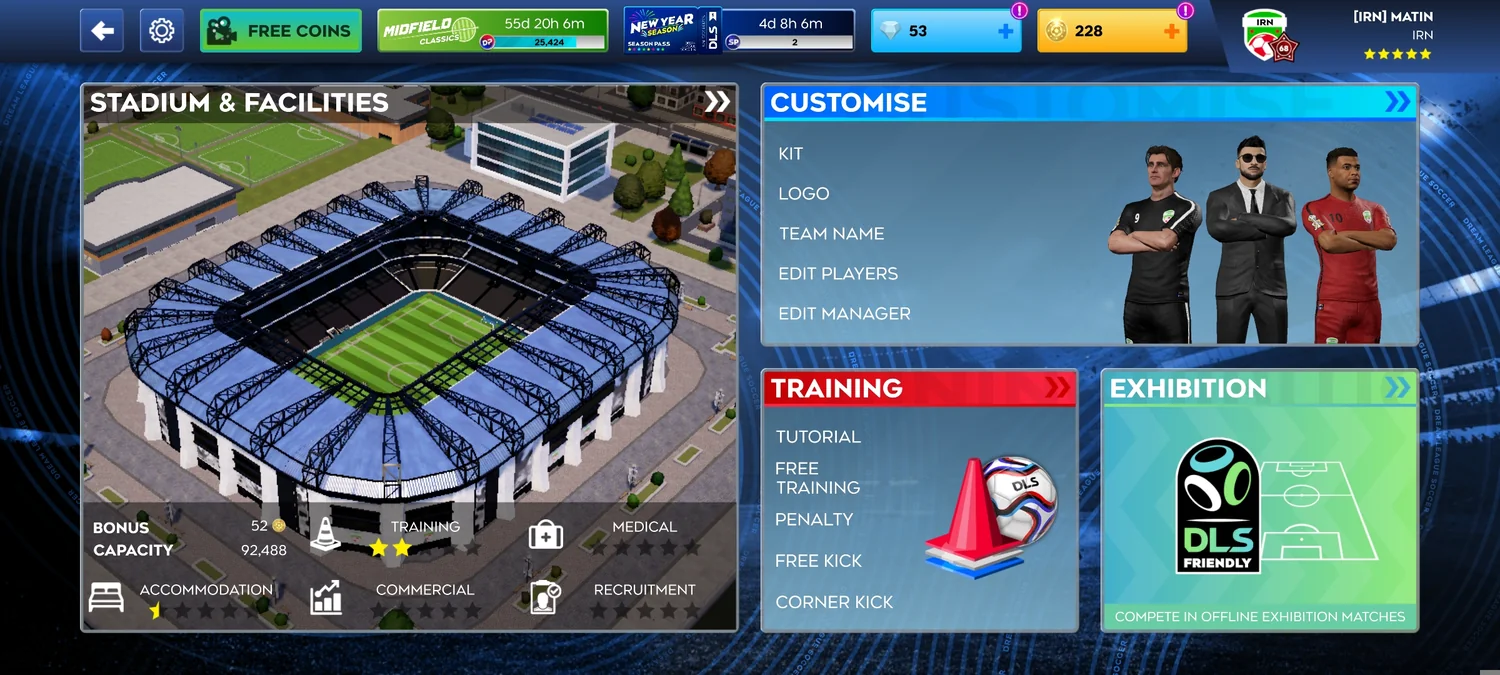Open the IRN Matin player profile
This screenshot has width=1500, height=675.
point(1340,35)
